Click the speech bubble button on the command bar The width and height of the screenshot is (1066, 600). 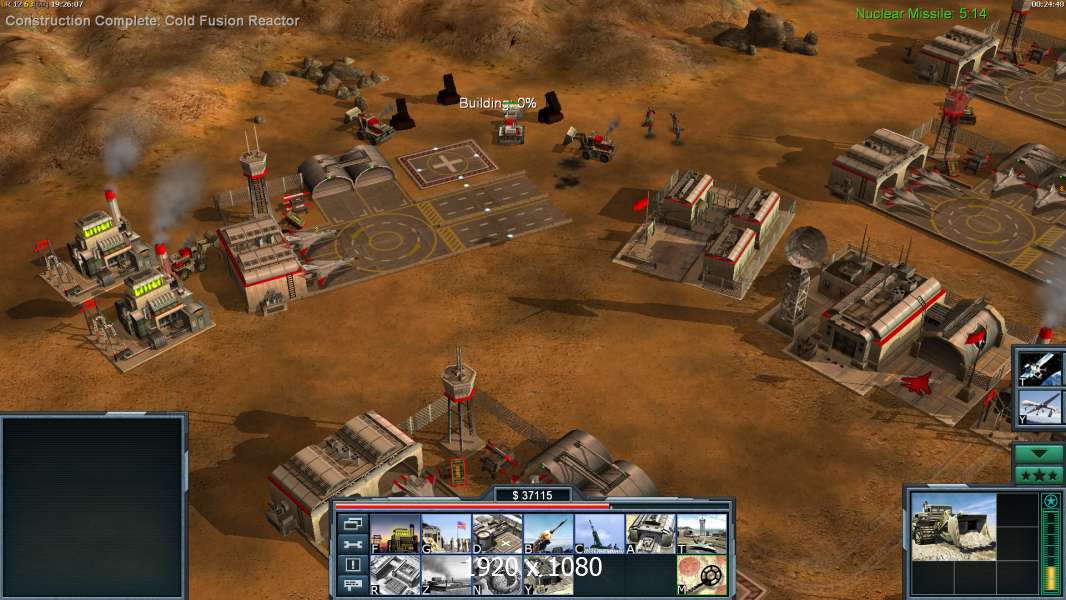point(352,585)
